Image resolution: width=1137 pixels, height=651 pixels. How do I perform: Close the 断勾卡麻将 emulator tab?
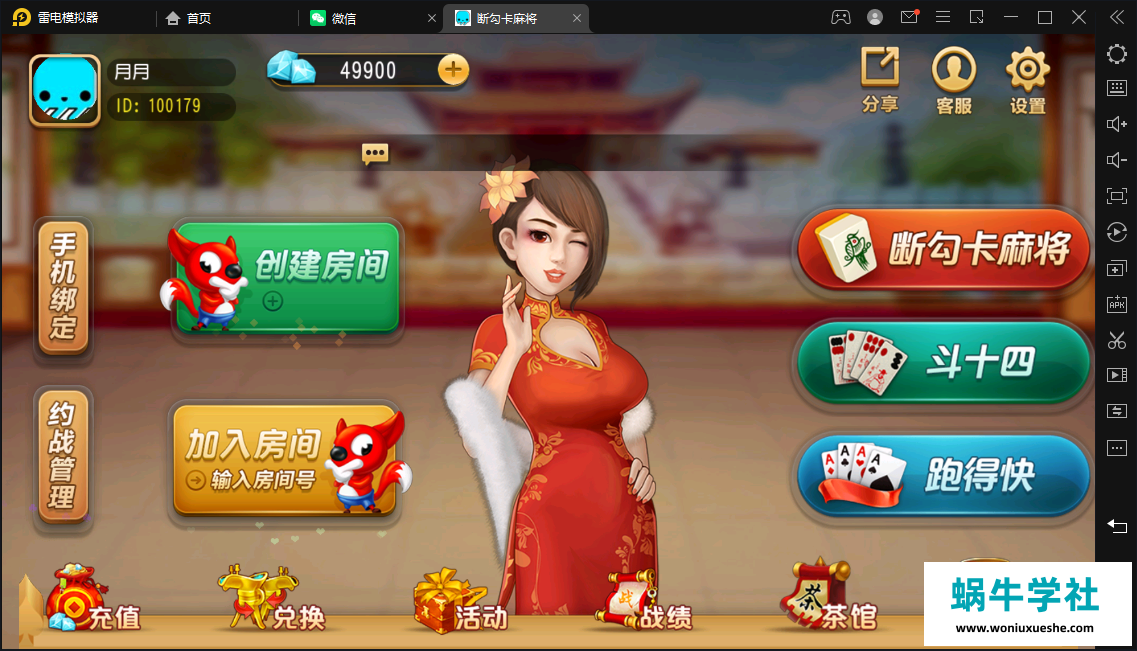(x=577, y=18)
